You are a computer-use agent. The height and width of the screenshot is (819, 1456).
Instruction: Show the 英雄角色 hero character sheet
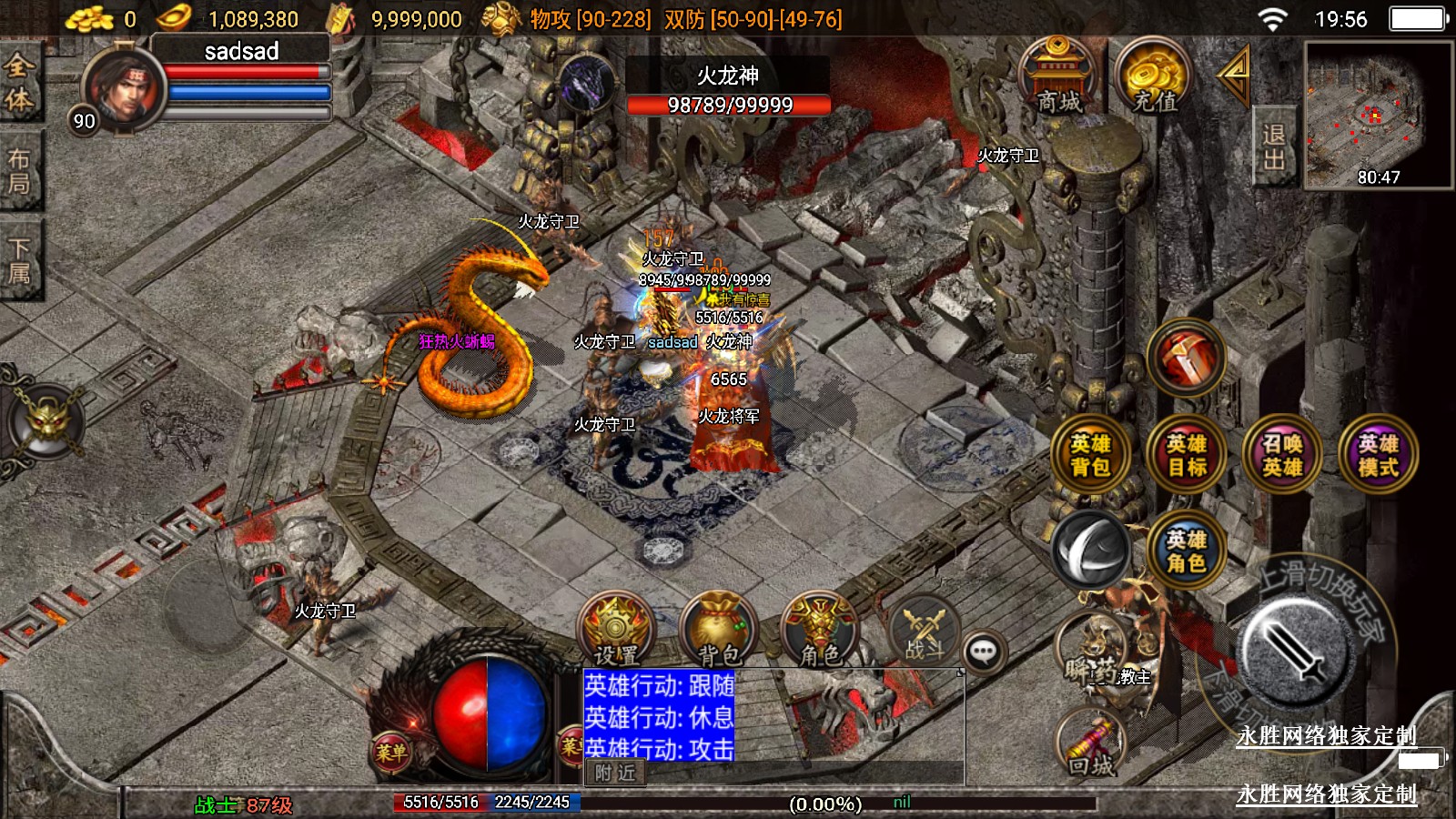coord(1187,551)
